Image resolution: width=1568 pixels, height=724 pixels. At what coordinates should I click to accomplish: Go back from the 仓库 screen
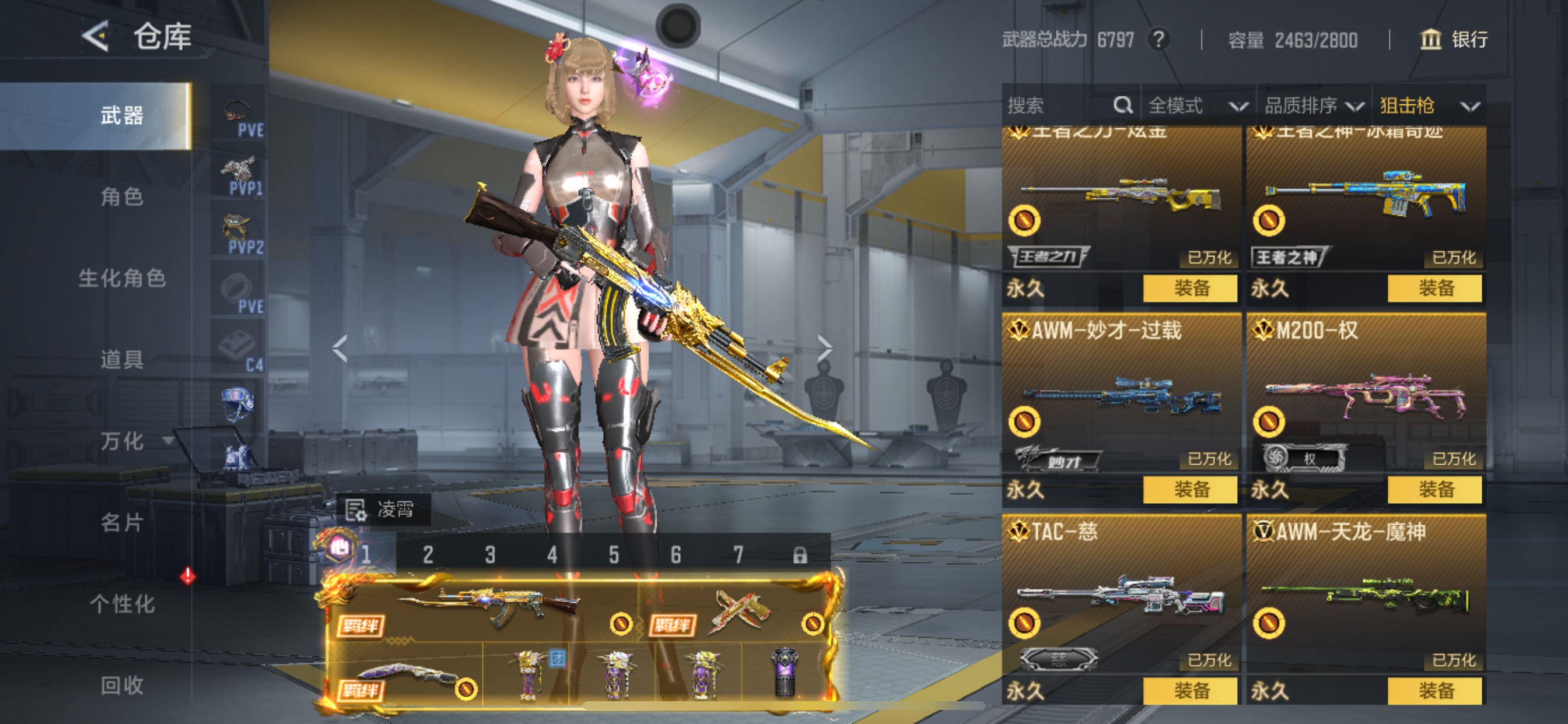(96, 37)
